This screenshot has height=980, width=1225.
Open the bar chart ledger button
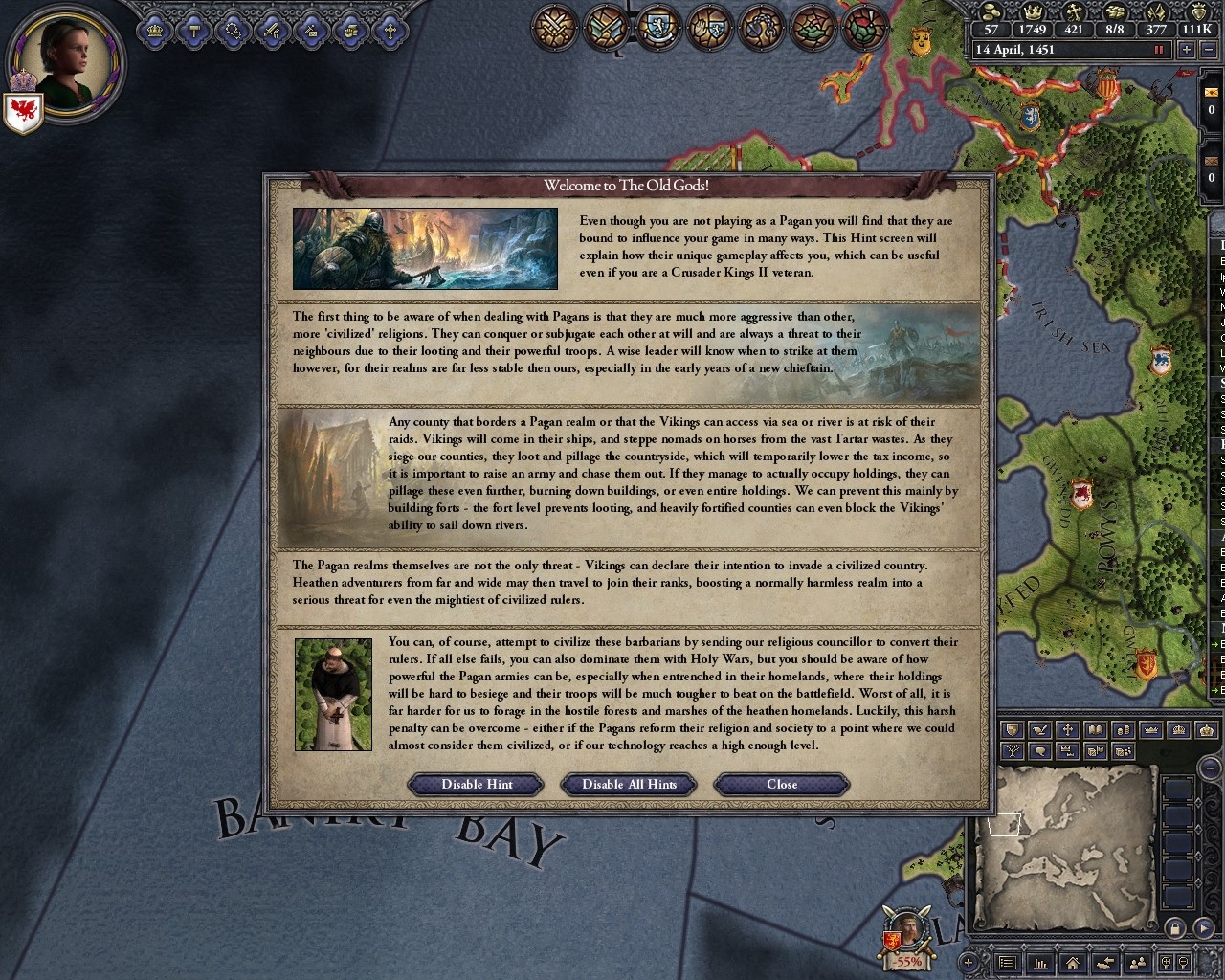tap(1040, 963)
